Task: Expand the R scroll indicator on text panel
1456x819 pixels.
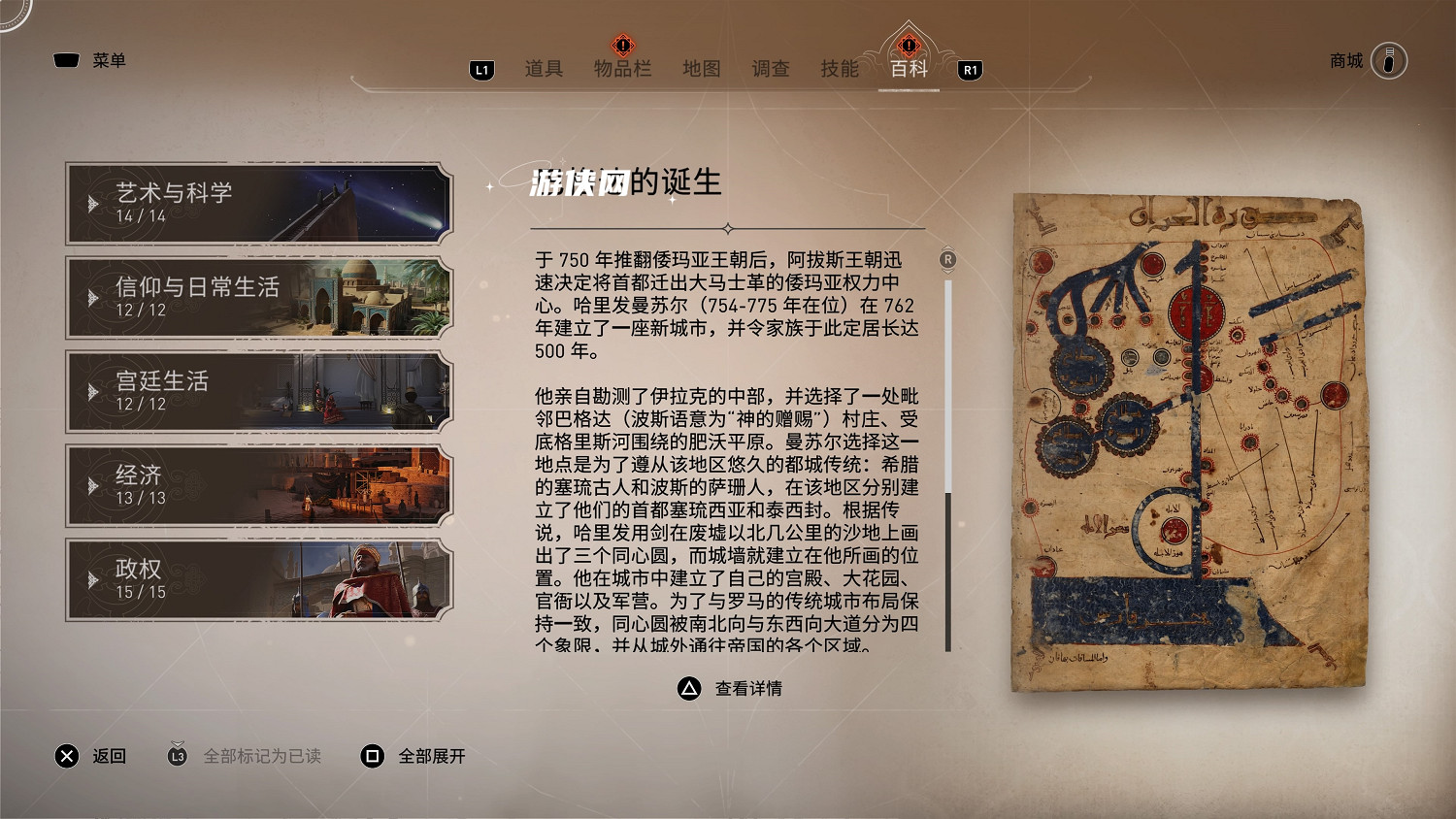Action: pos(947,260)
